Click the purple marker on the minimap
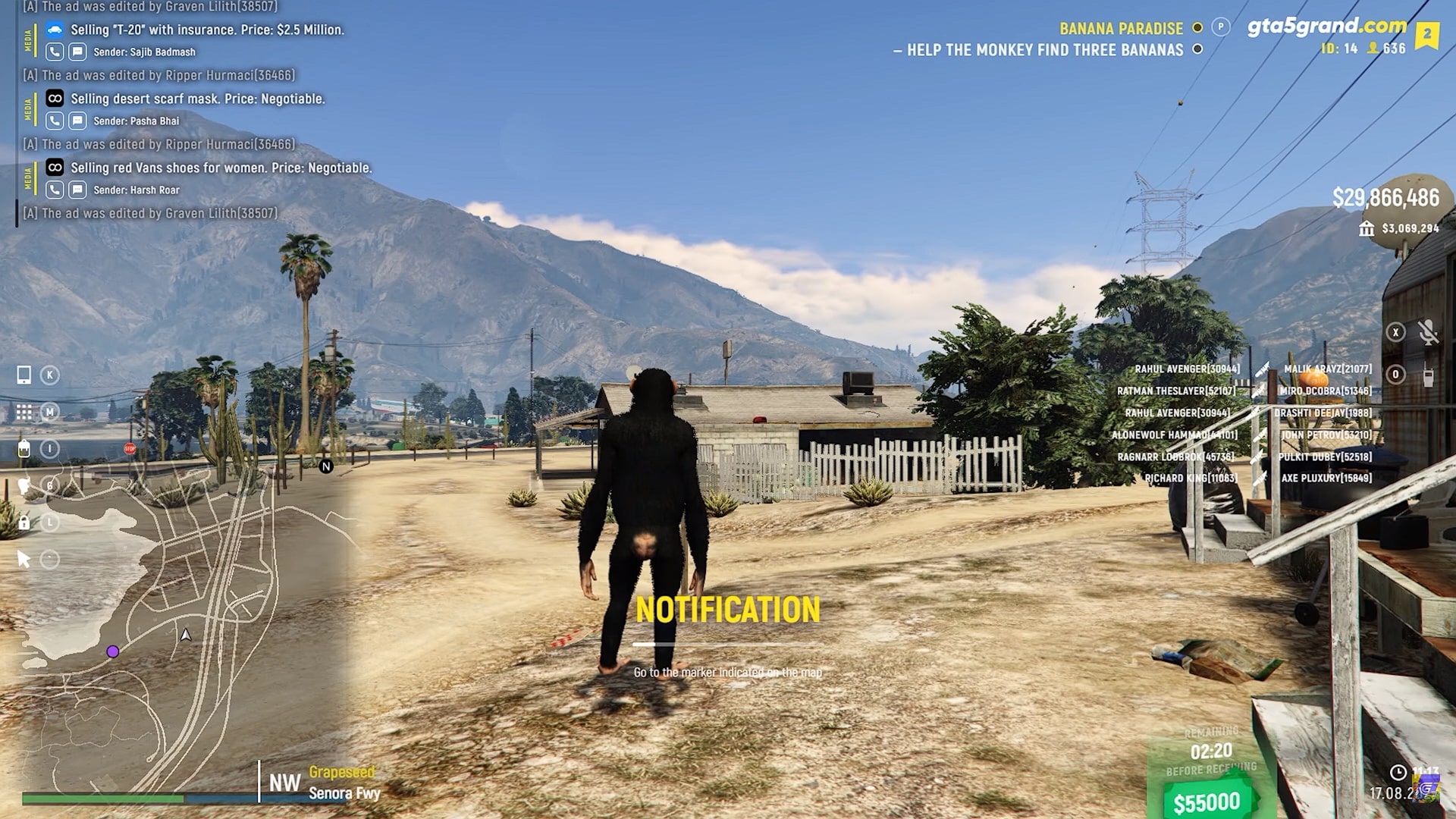The width and height of the screenshot is (1456, 819). click(114, 651)
